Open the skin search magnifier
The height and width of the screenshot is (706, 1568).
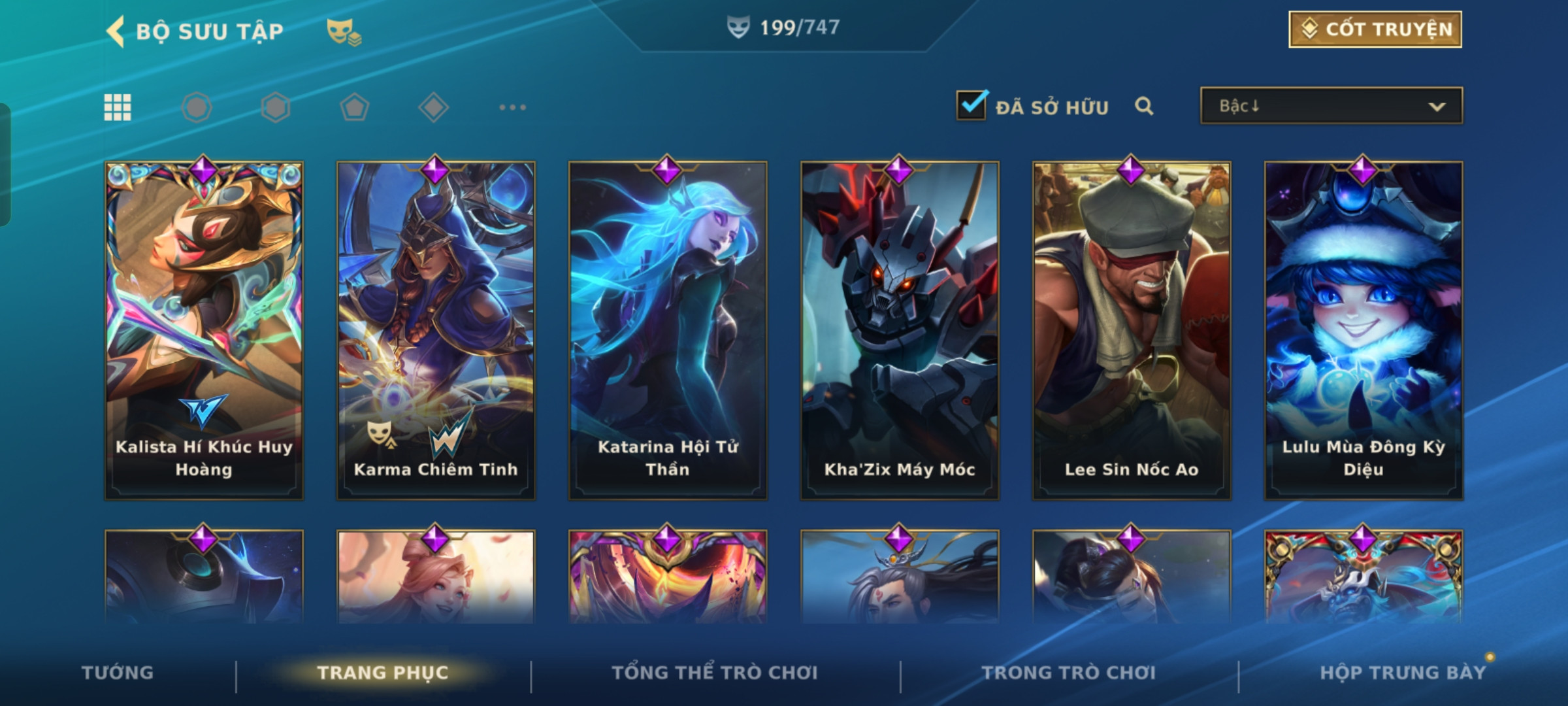click(1143, 106)
